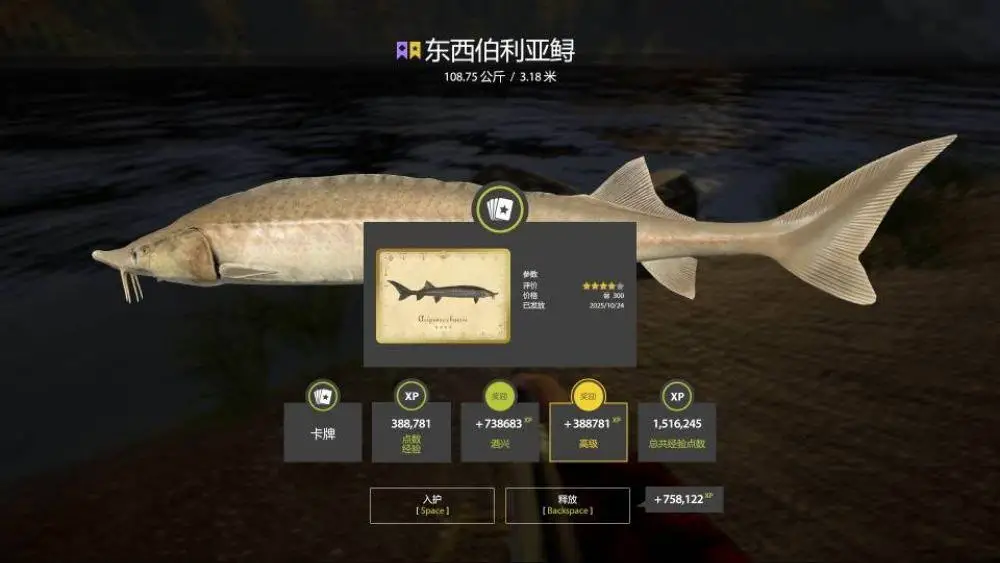Select the 高级 premium bonus tile
The height and width of the screenshot is (563, 1000).
pyautogui.click(x=588, y=432)
